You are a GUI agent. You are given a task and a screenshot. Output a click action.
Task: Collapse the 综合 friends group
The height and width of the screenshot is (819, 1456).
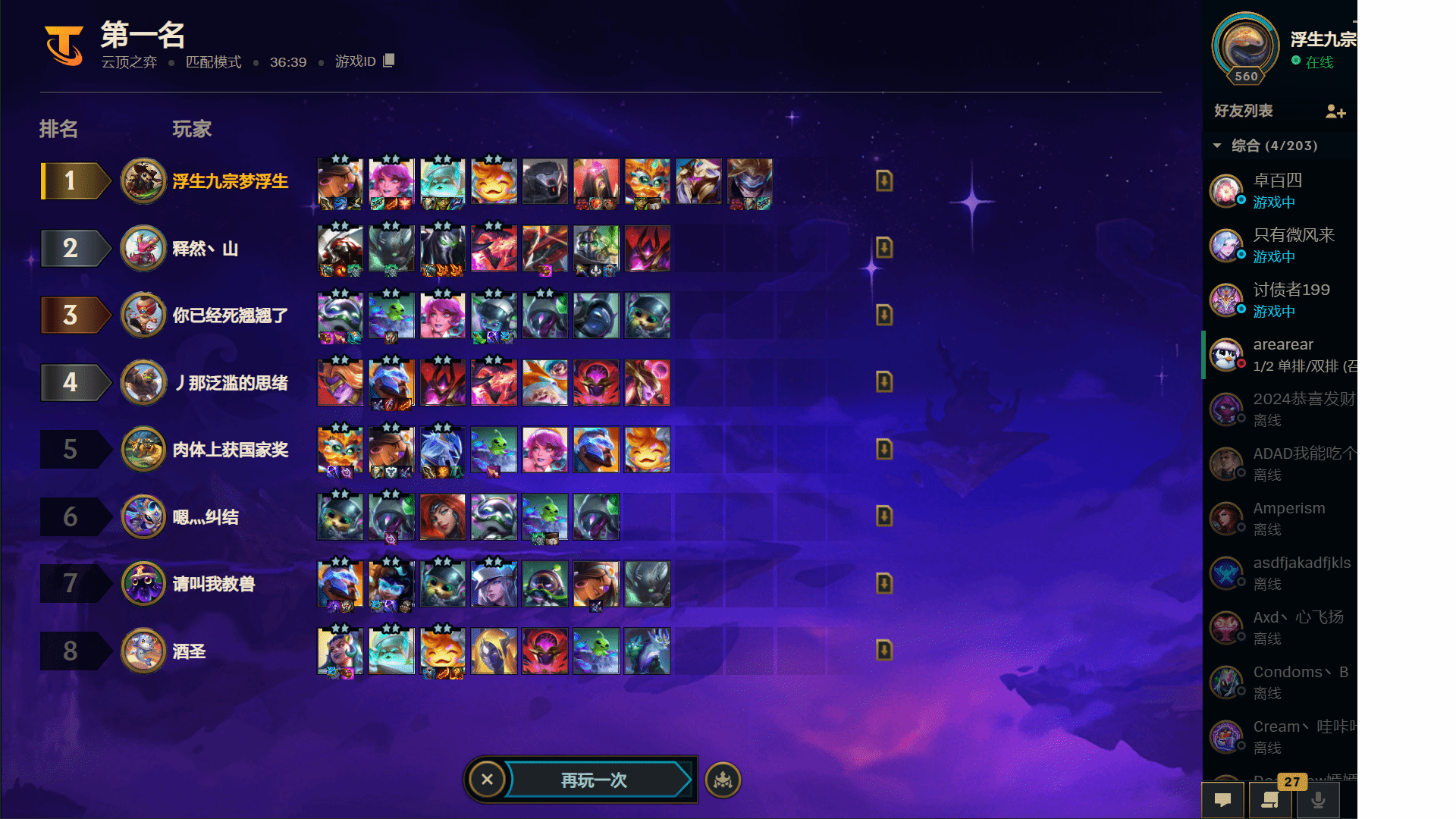1217,146
